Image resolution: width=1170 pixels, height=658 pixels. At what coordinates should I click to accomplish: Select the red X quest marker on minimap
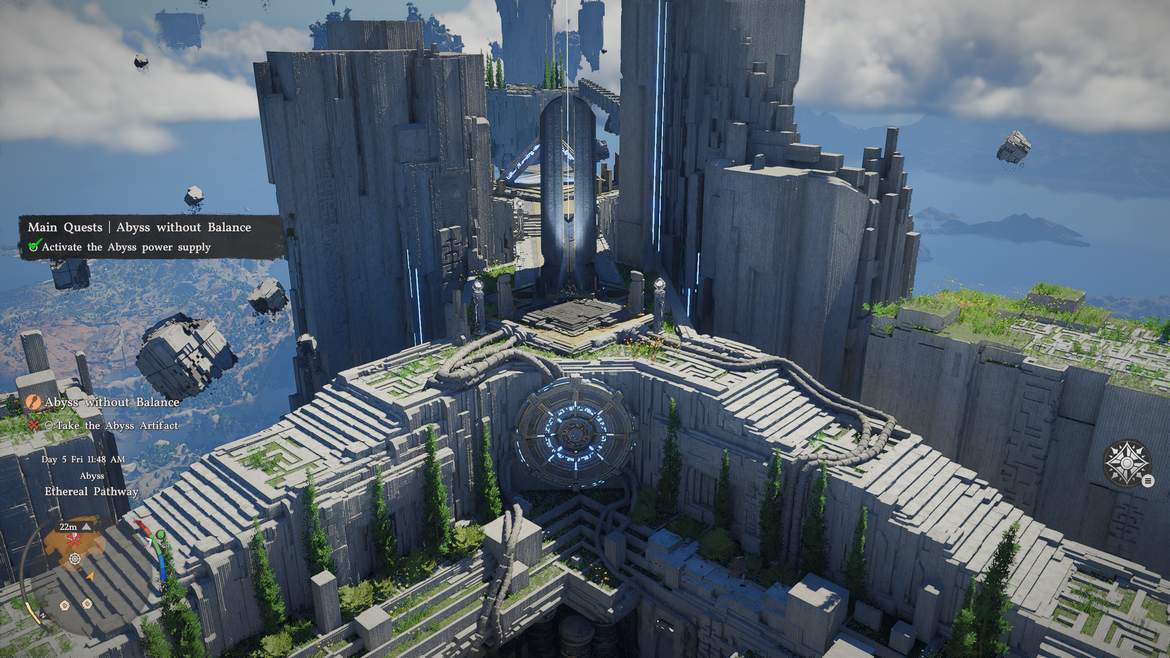pos(73,540)
